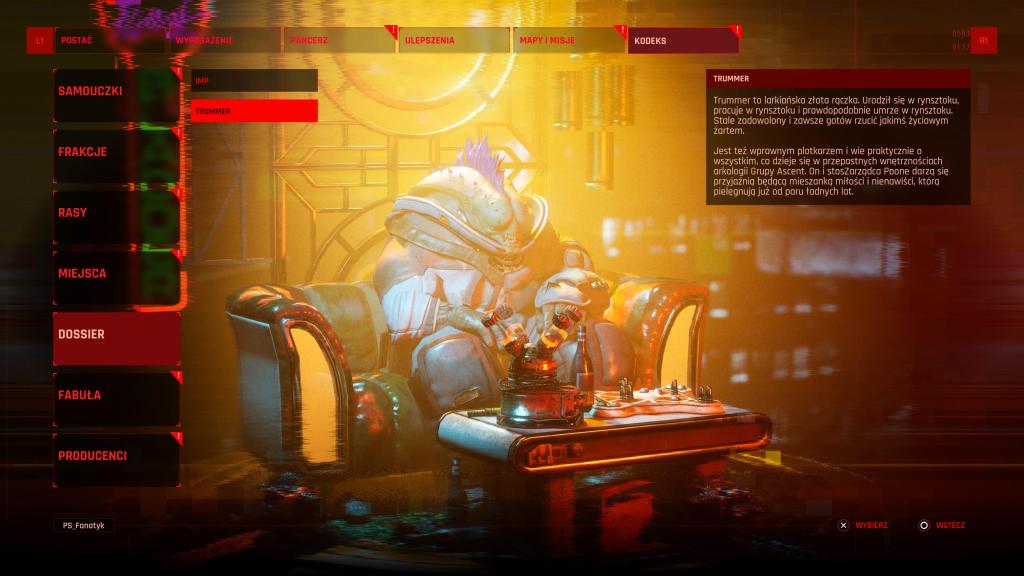Show the Rasy category
Image resolution: width=1024 pixels, height=576 pixels.
(x=116, y=213)
